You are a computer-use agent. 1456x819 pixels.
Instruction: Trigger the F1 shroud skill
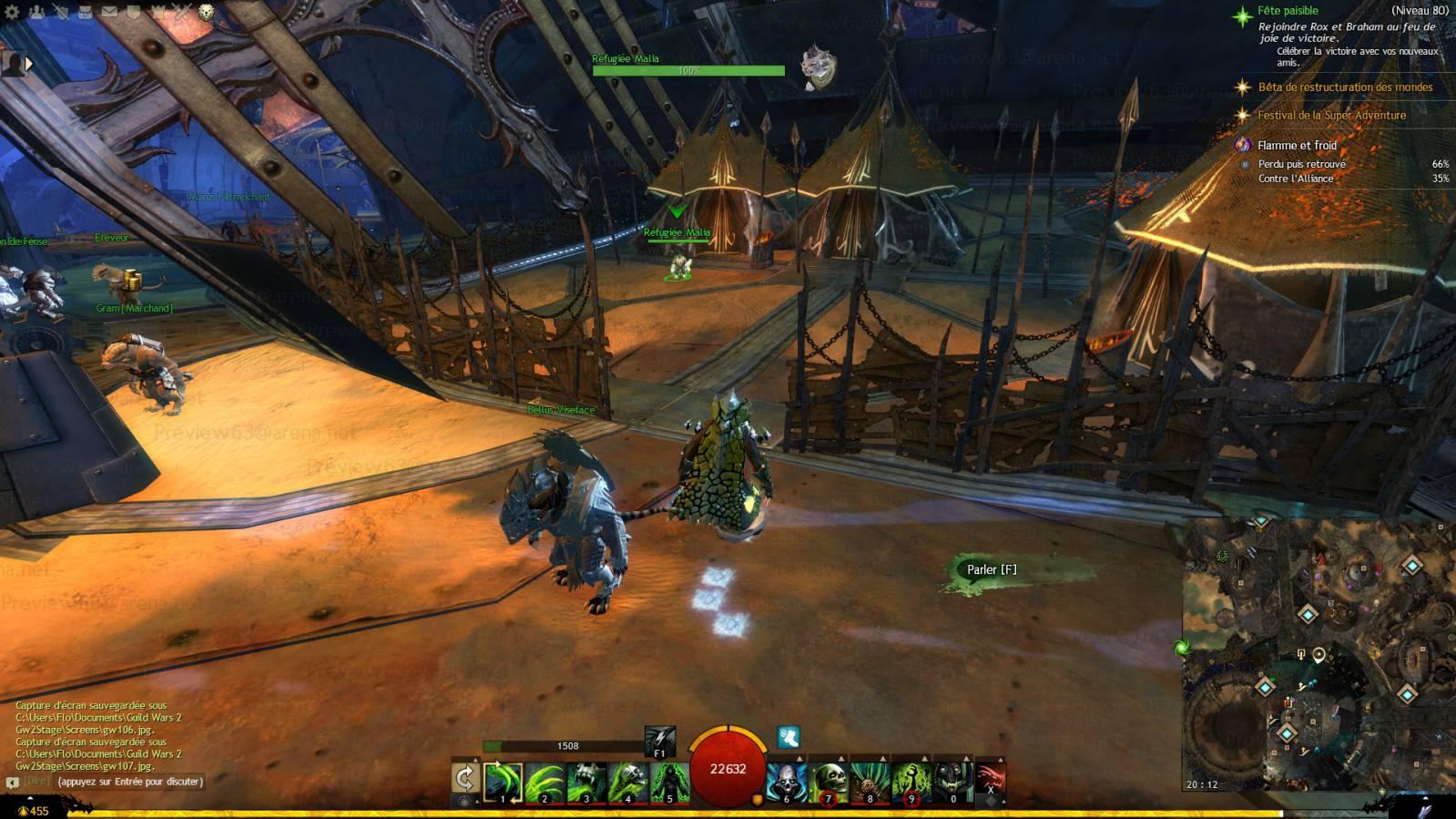[660, 742]
